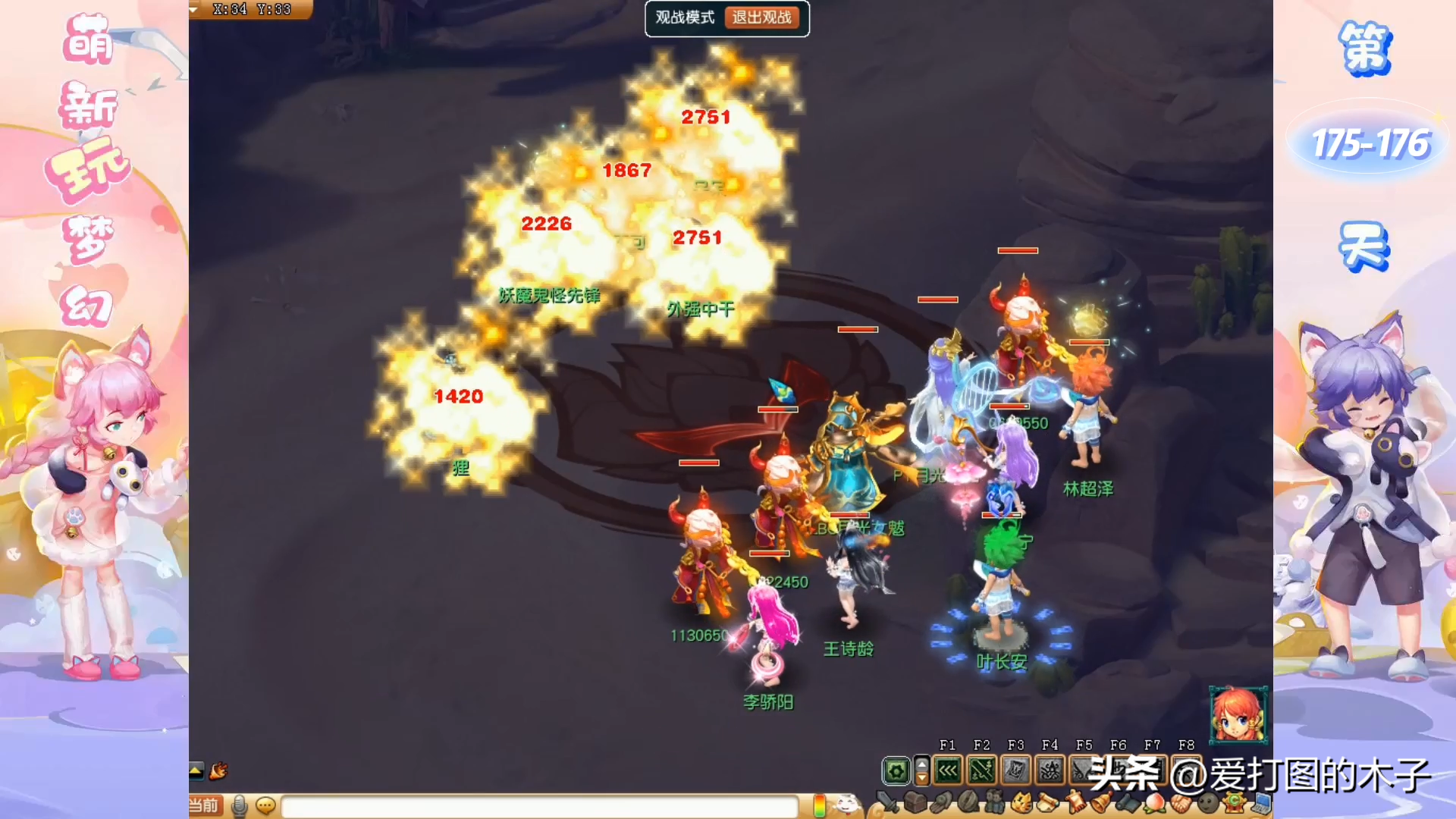Image resolution: width=1456 pixels, height=819 pixels.
Task: Open the handshake friends menu icon
Action: point(1180,802)
